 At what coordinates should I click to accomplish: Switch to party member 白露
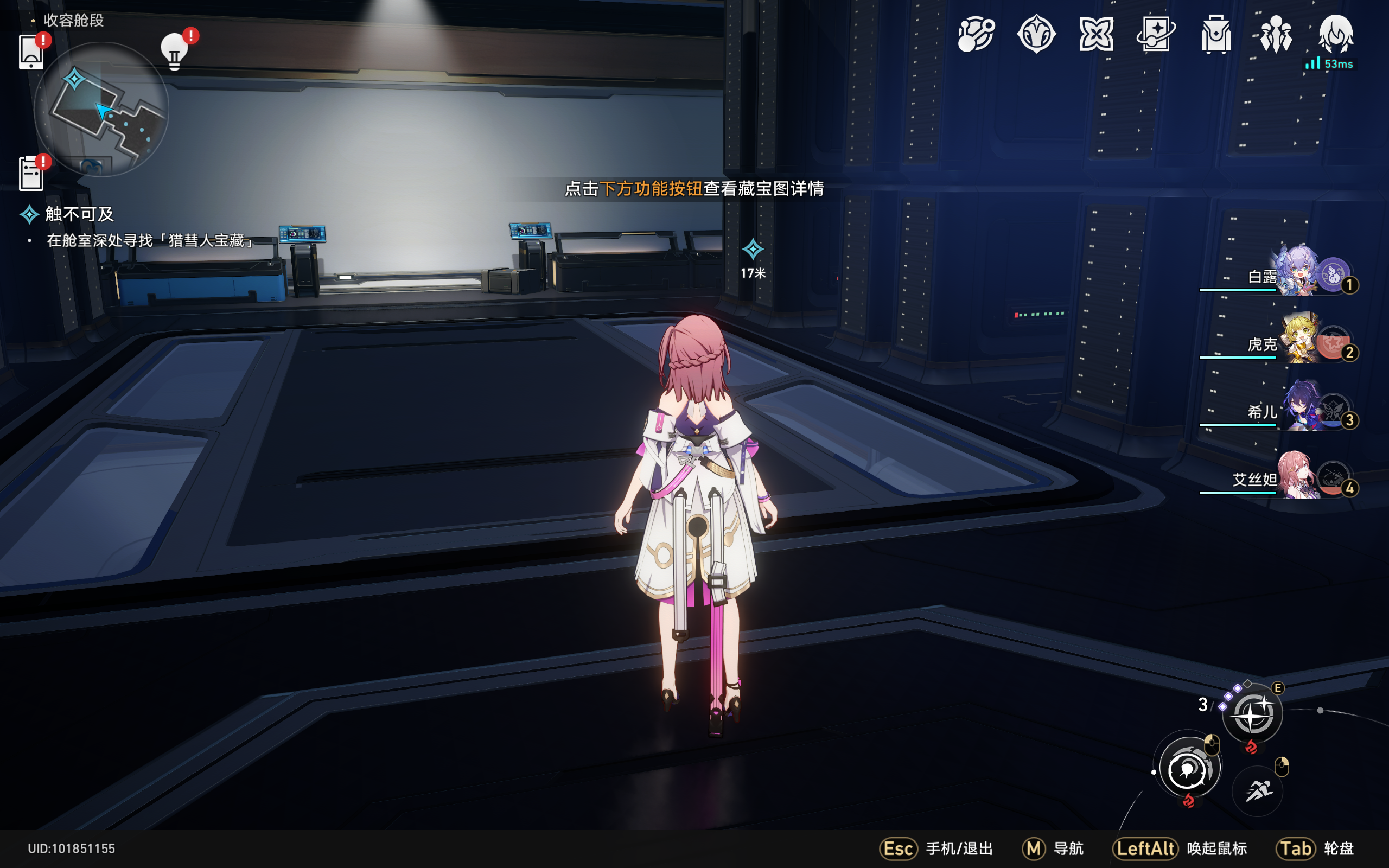click(x=1298, y=272)
